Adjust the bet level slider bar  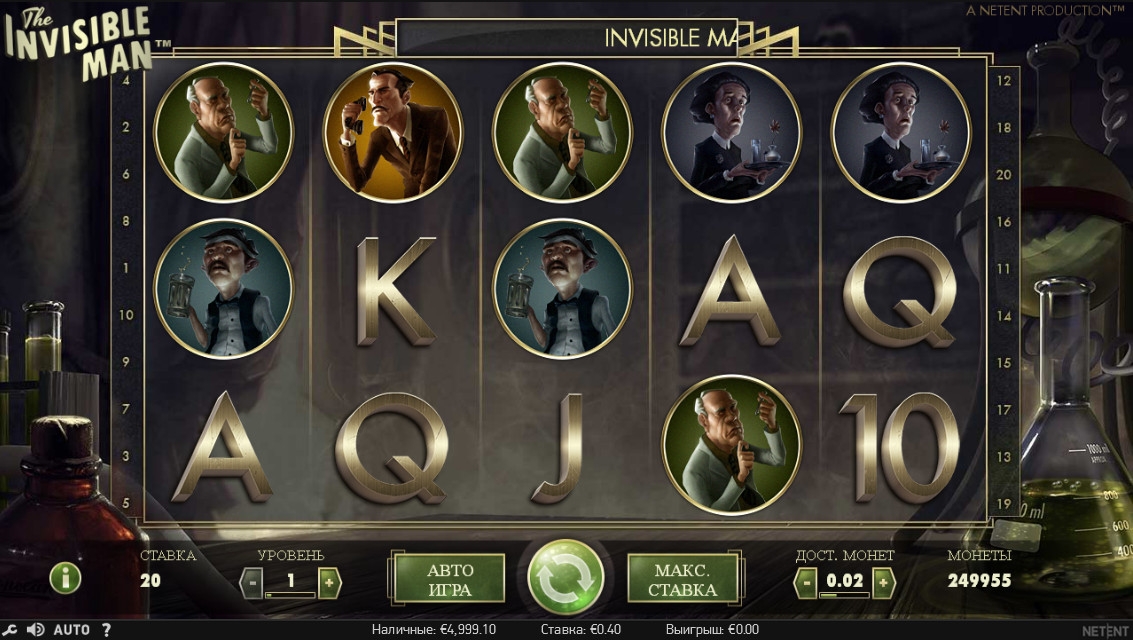(x=290, y=595)
